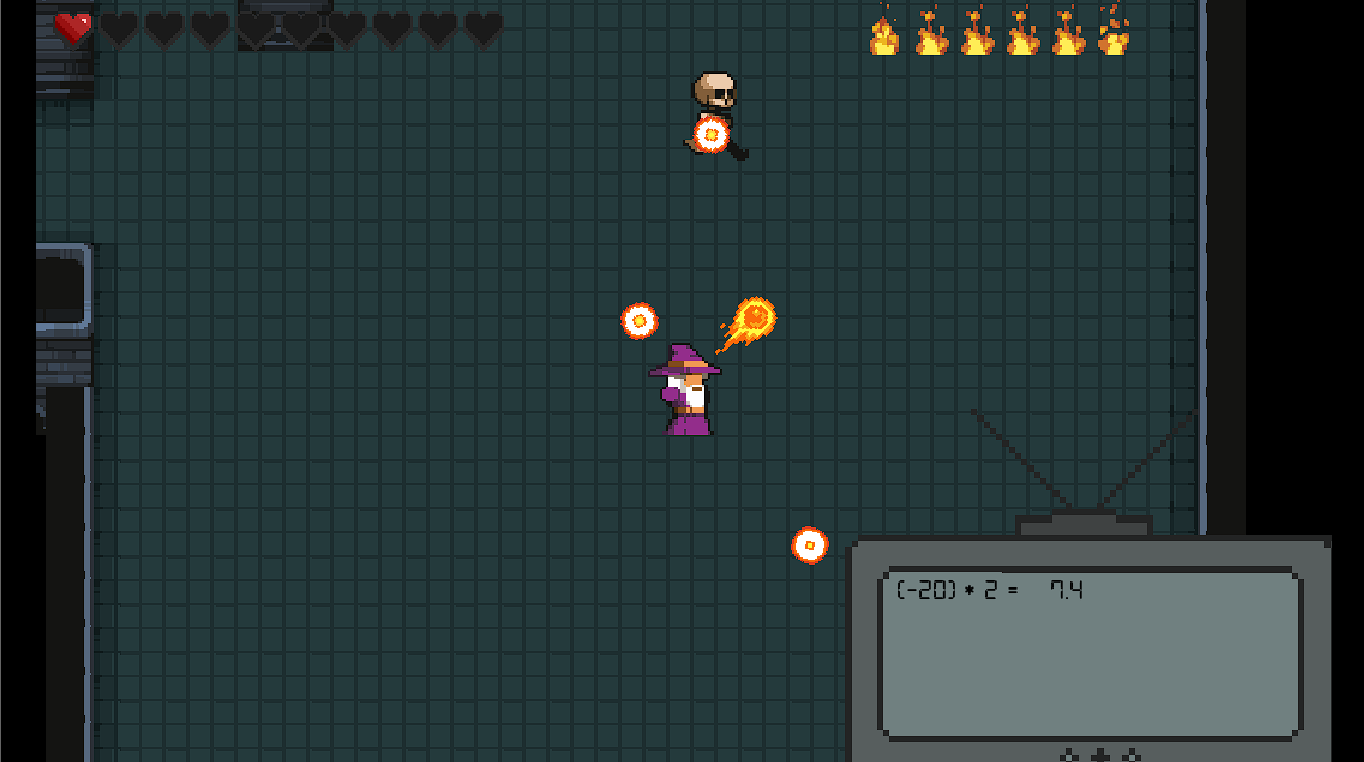This screenshot has height=762, width=1364.
Task: Click the fireball orb left of the wizard
Action: click(638, 319)
